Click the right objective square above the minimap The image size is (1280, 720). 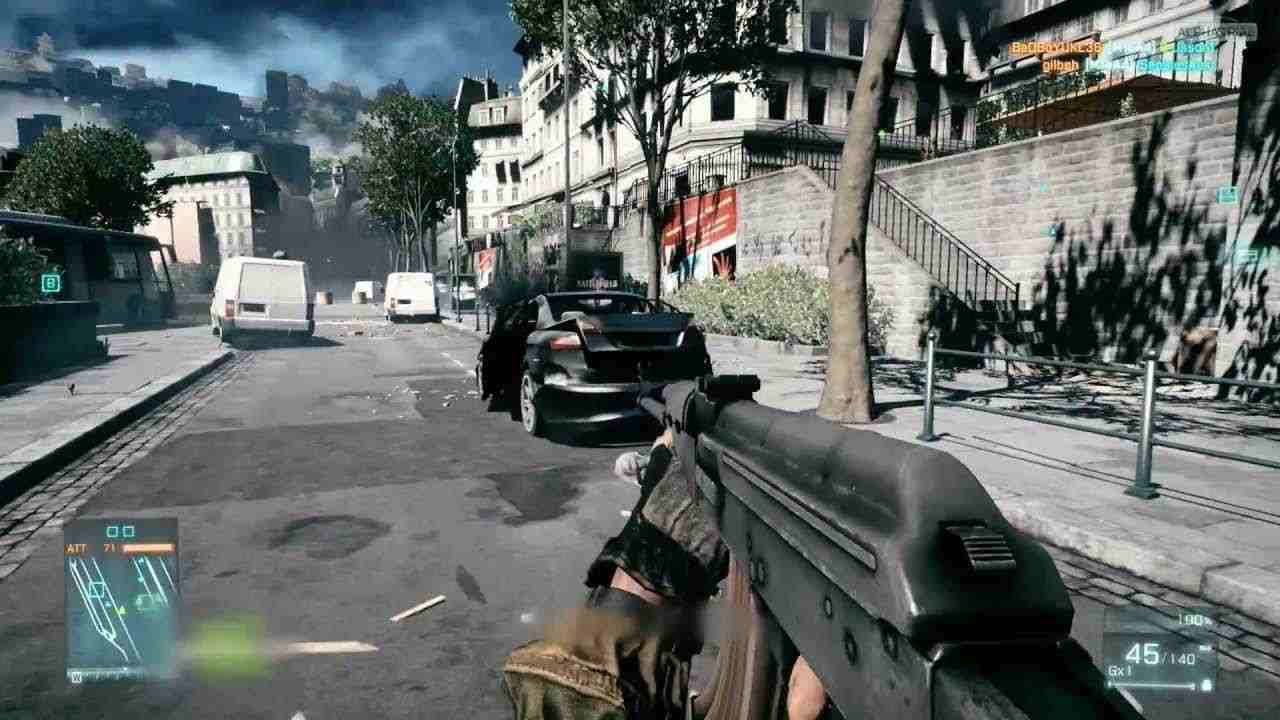click(130, 531)
